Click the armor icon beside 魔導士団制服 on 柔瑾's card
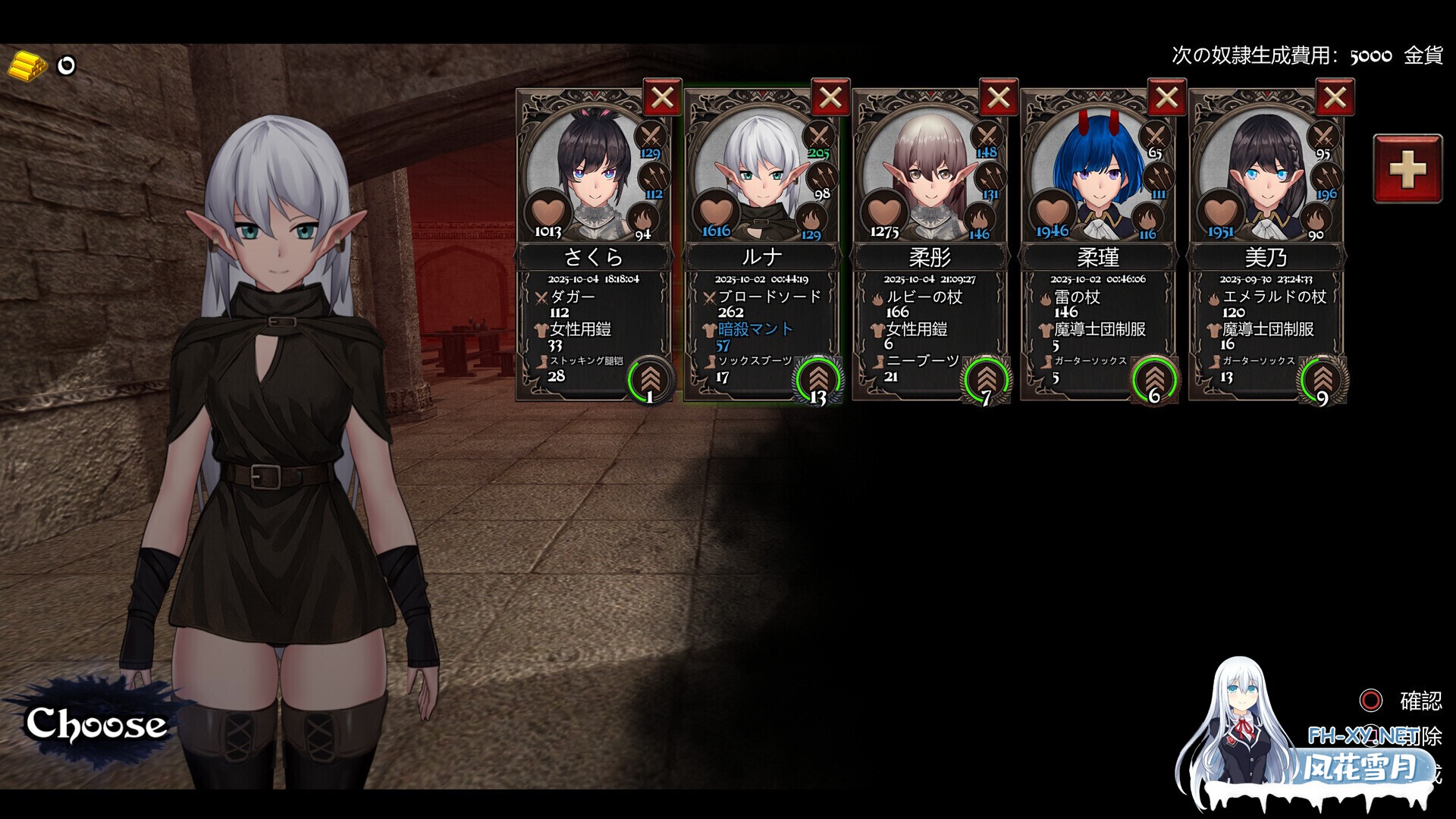Image resolution: width=1456 pixels, height=819 pixels. pos(1046,330)
